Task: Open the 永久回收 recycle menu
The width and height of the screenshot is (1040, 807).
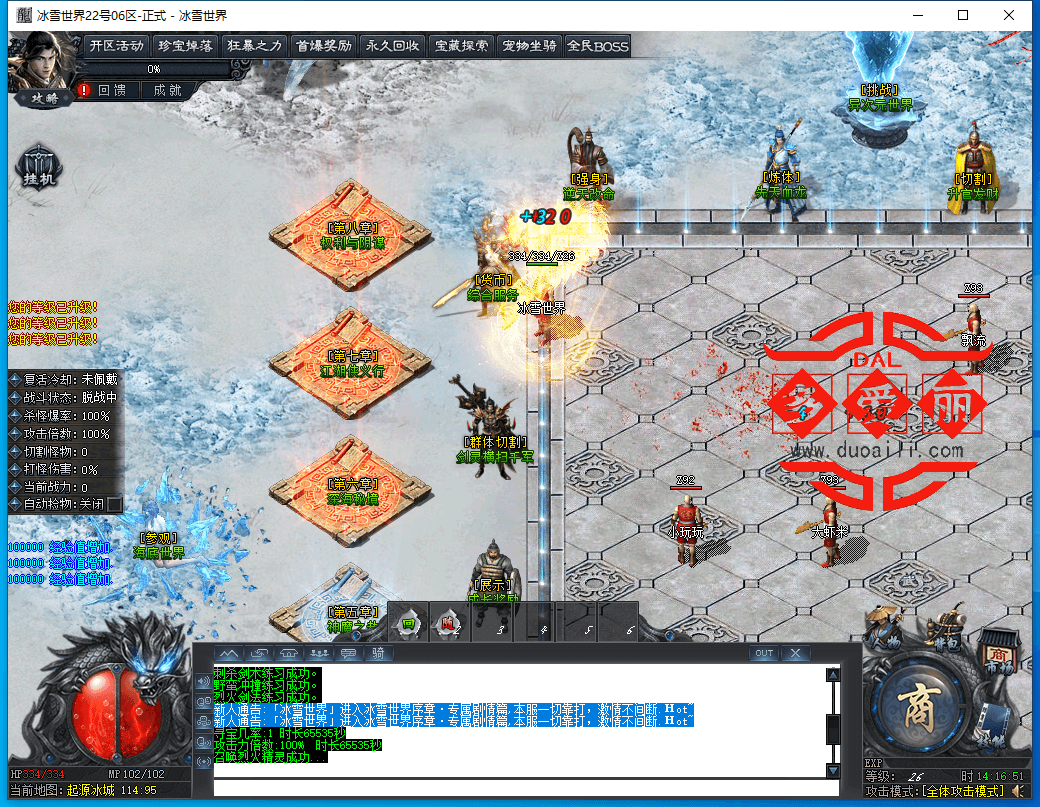Action: (392, 45)
